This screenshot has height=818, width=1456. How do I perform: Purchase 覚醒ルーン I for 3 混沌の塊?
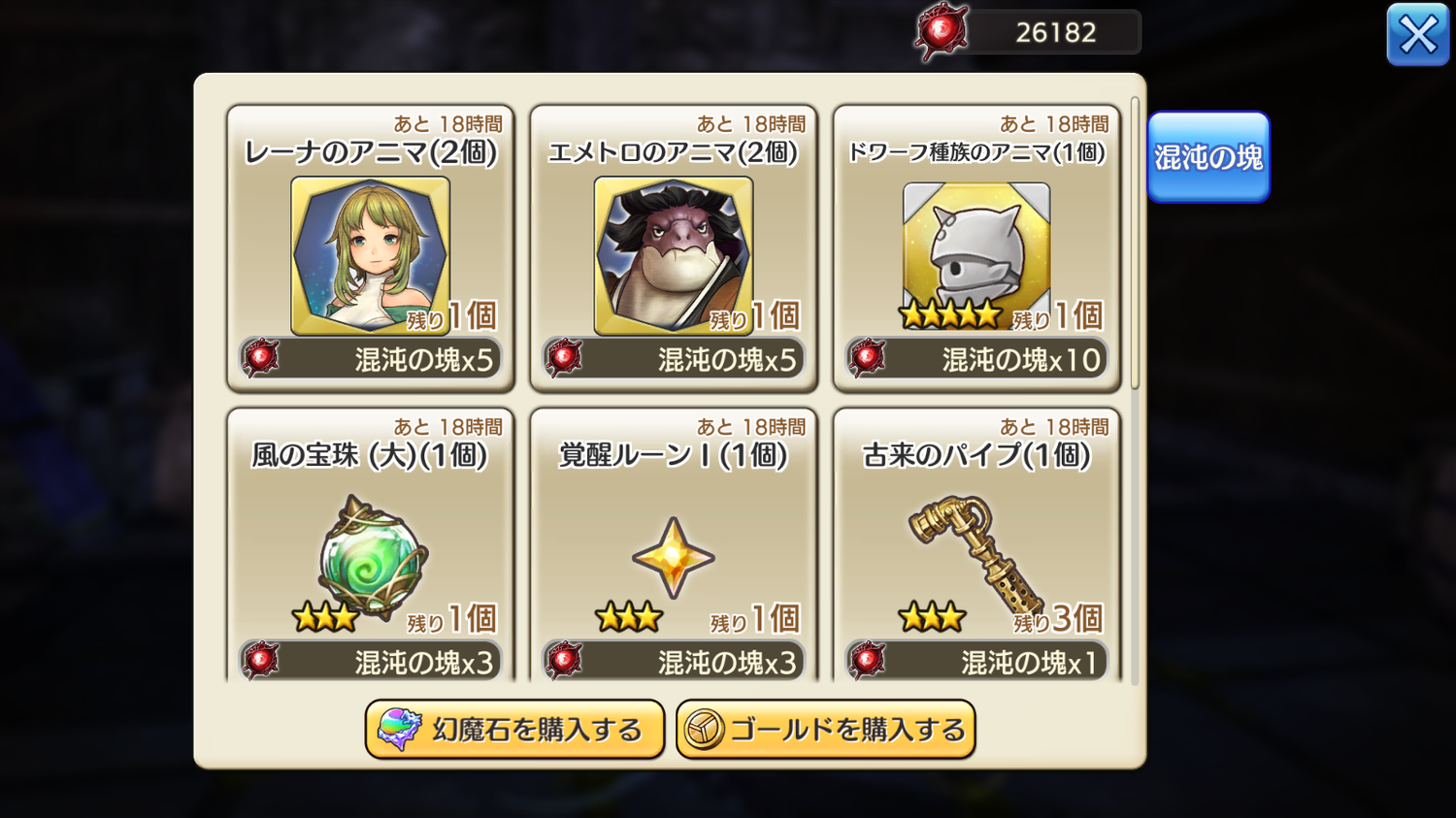coord(674,662)
